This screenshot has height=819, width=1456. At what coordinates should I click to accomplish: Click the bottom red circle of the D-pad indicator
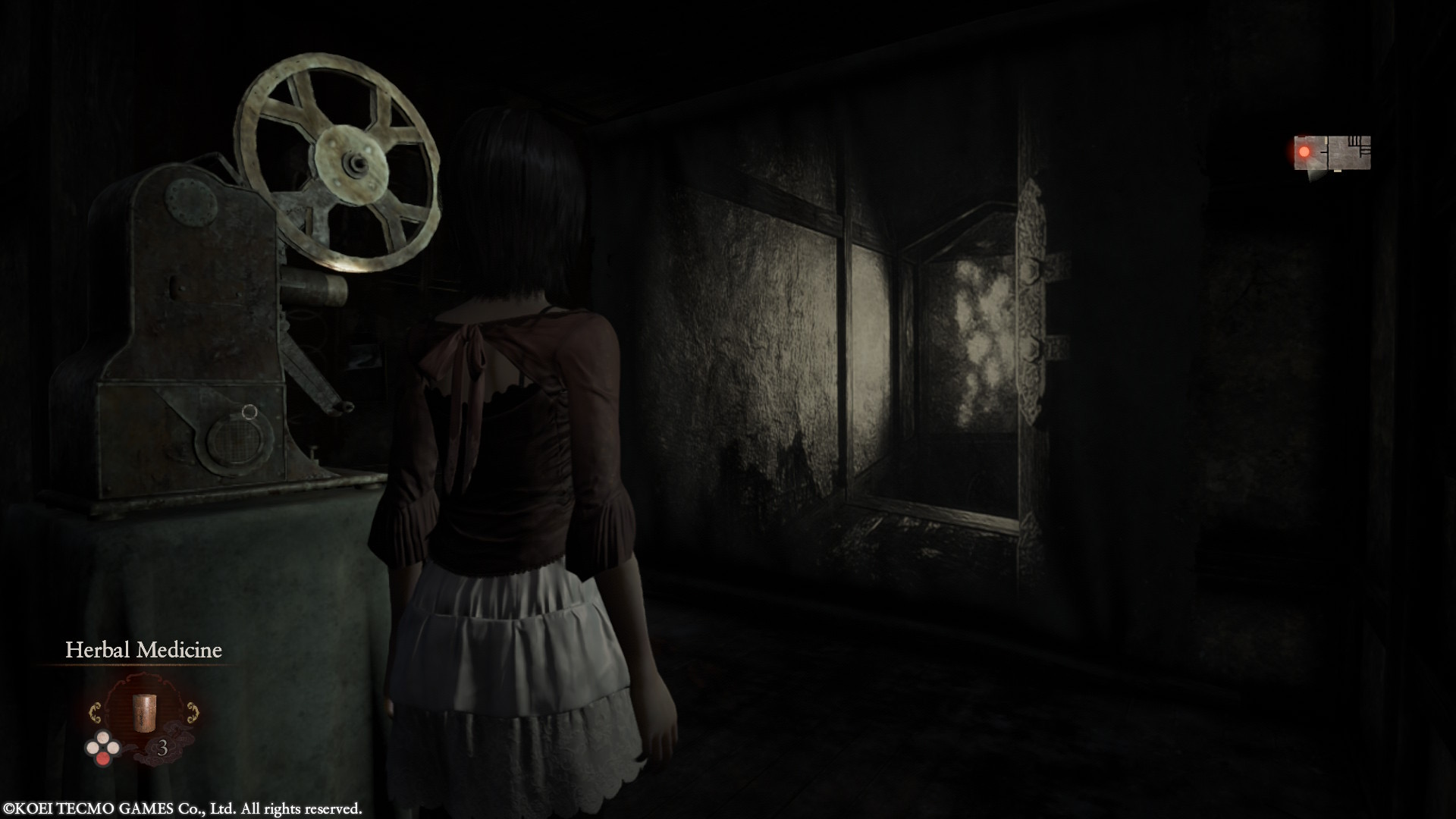[103, 758]
